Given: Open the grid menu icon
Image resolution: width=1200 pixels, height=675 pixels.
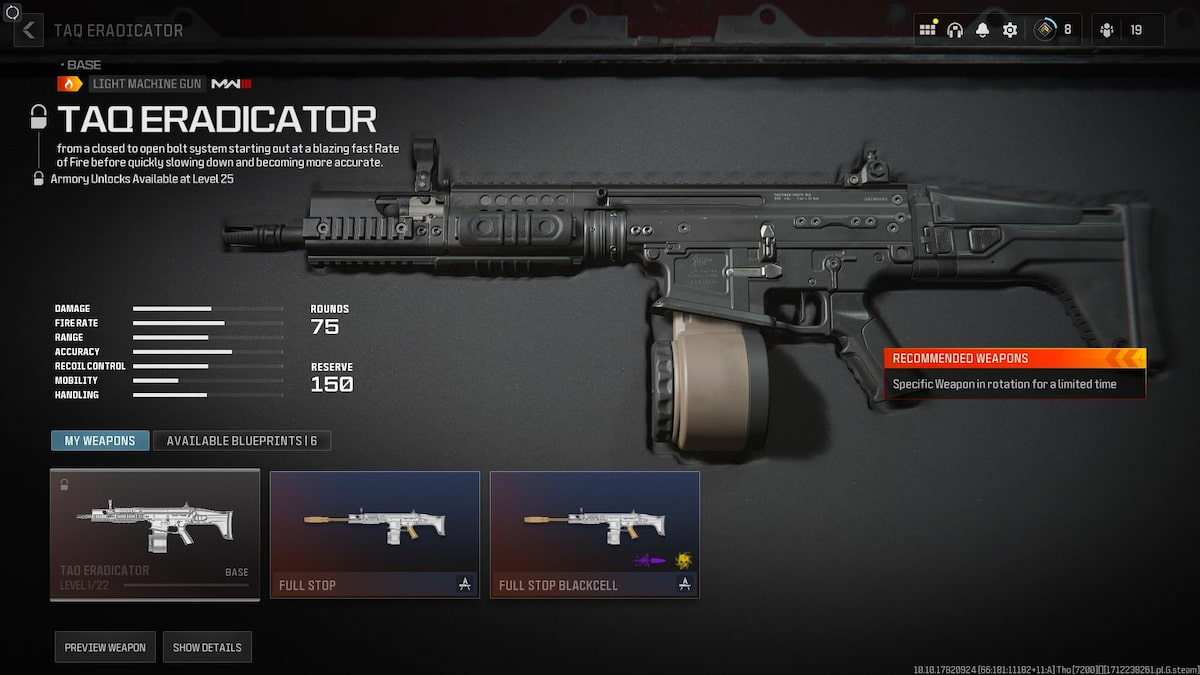Looking at the screenshot, I should click(928, 30).
